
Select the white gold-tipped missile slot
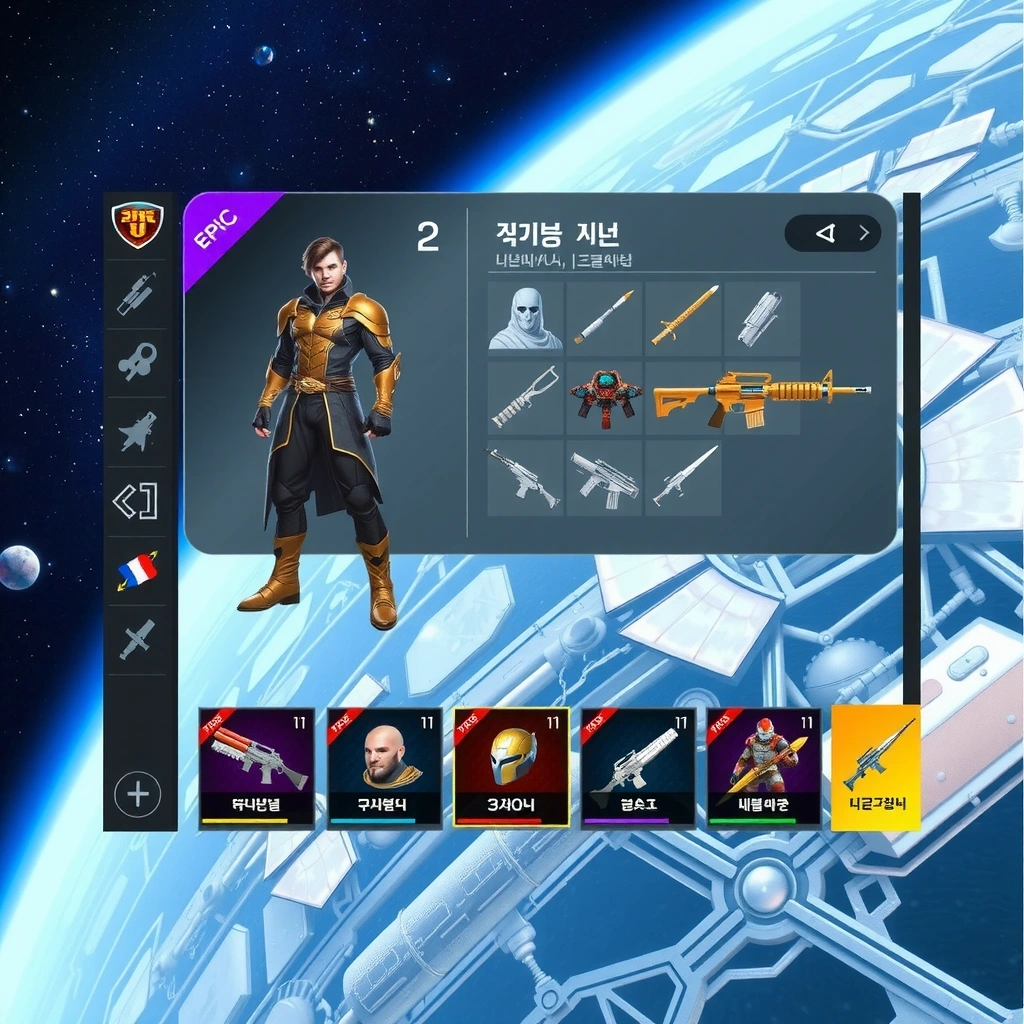tap(605, 318)
